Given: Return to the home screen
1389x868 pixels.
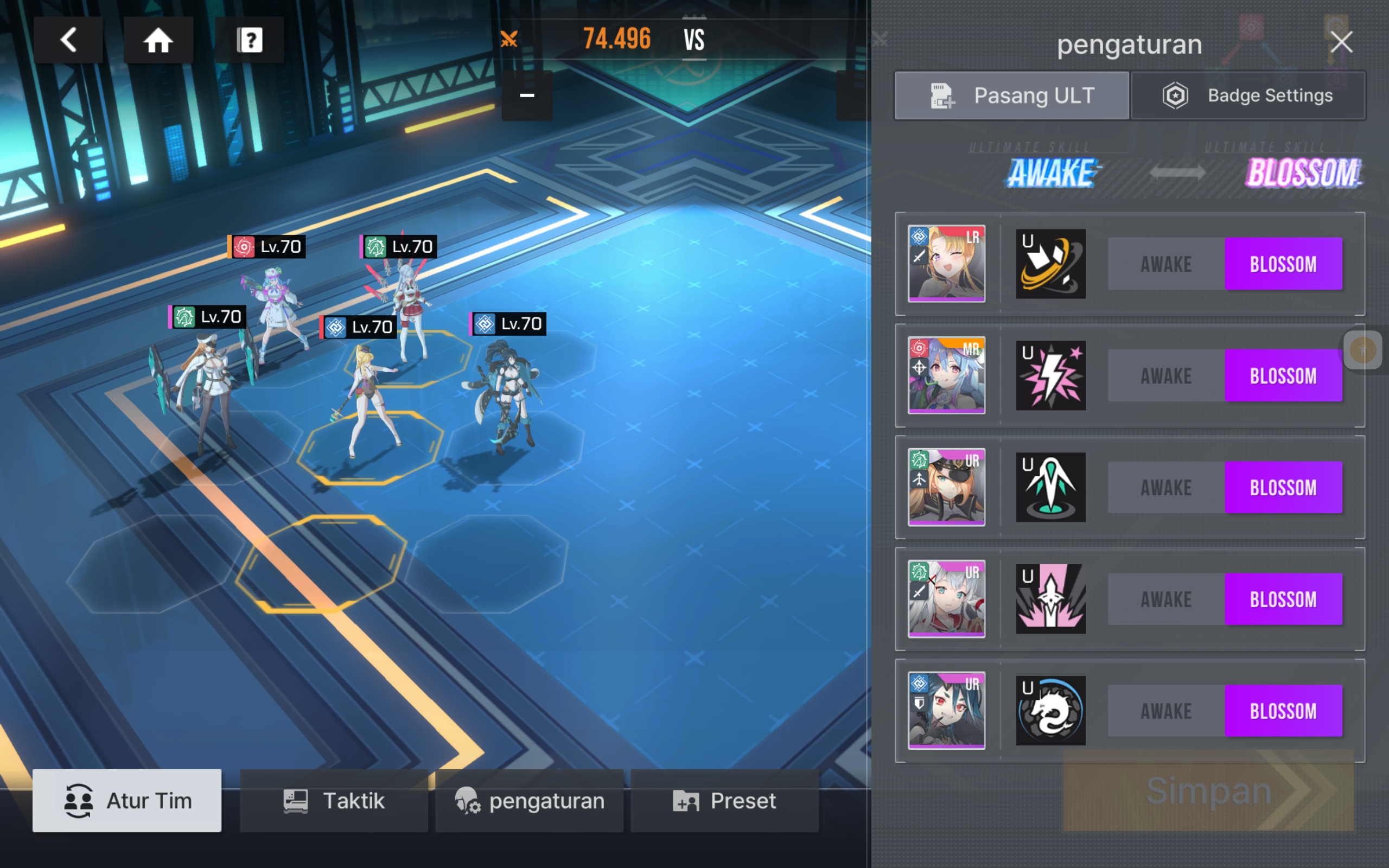Looking at the screenshot, I should click(158, 40).
